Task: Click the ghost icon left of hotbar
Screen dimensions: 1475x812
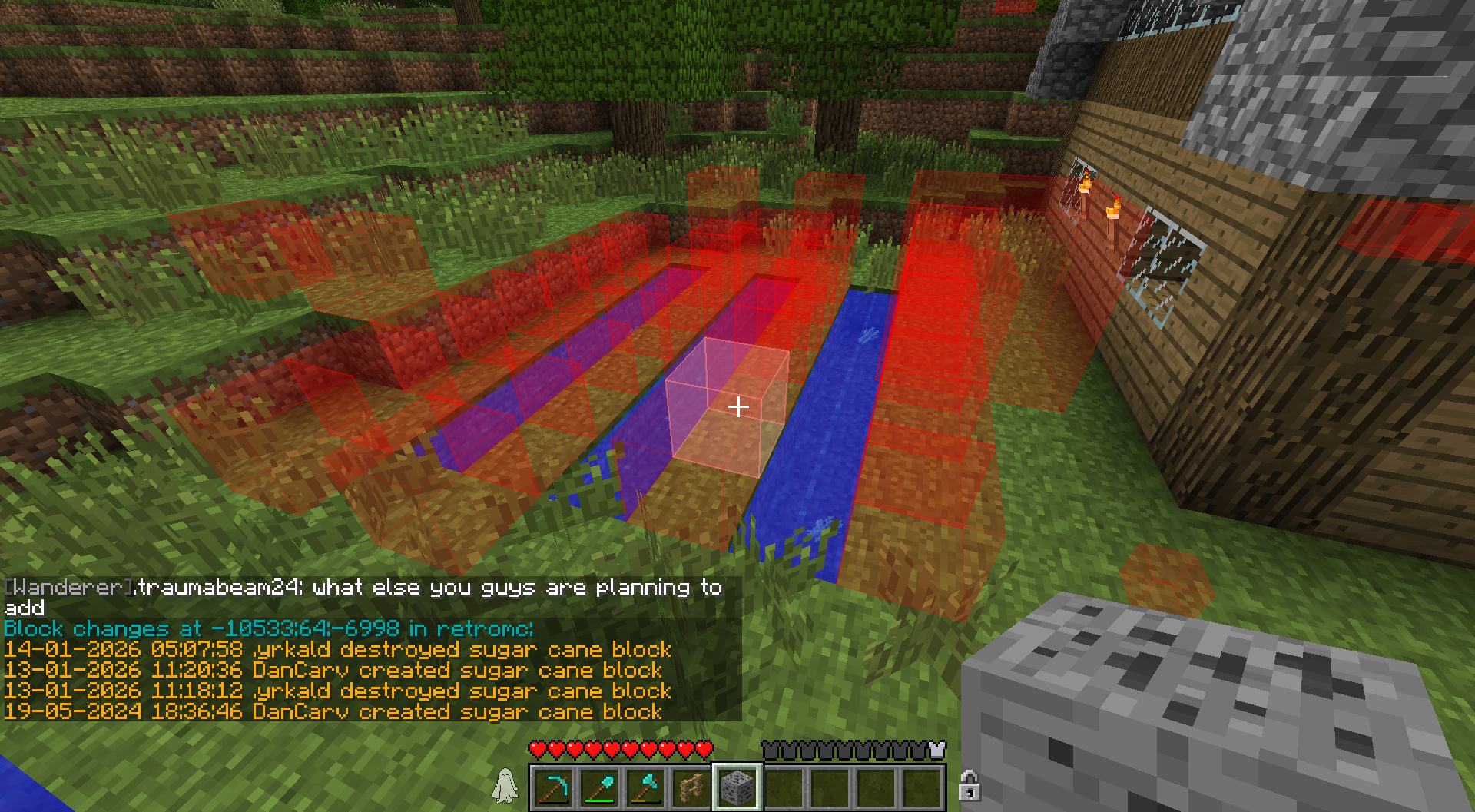Action: coord(505,786)
